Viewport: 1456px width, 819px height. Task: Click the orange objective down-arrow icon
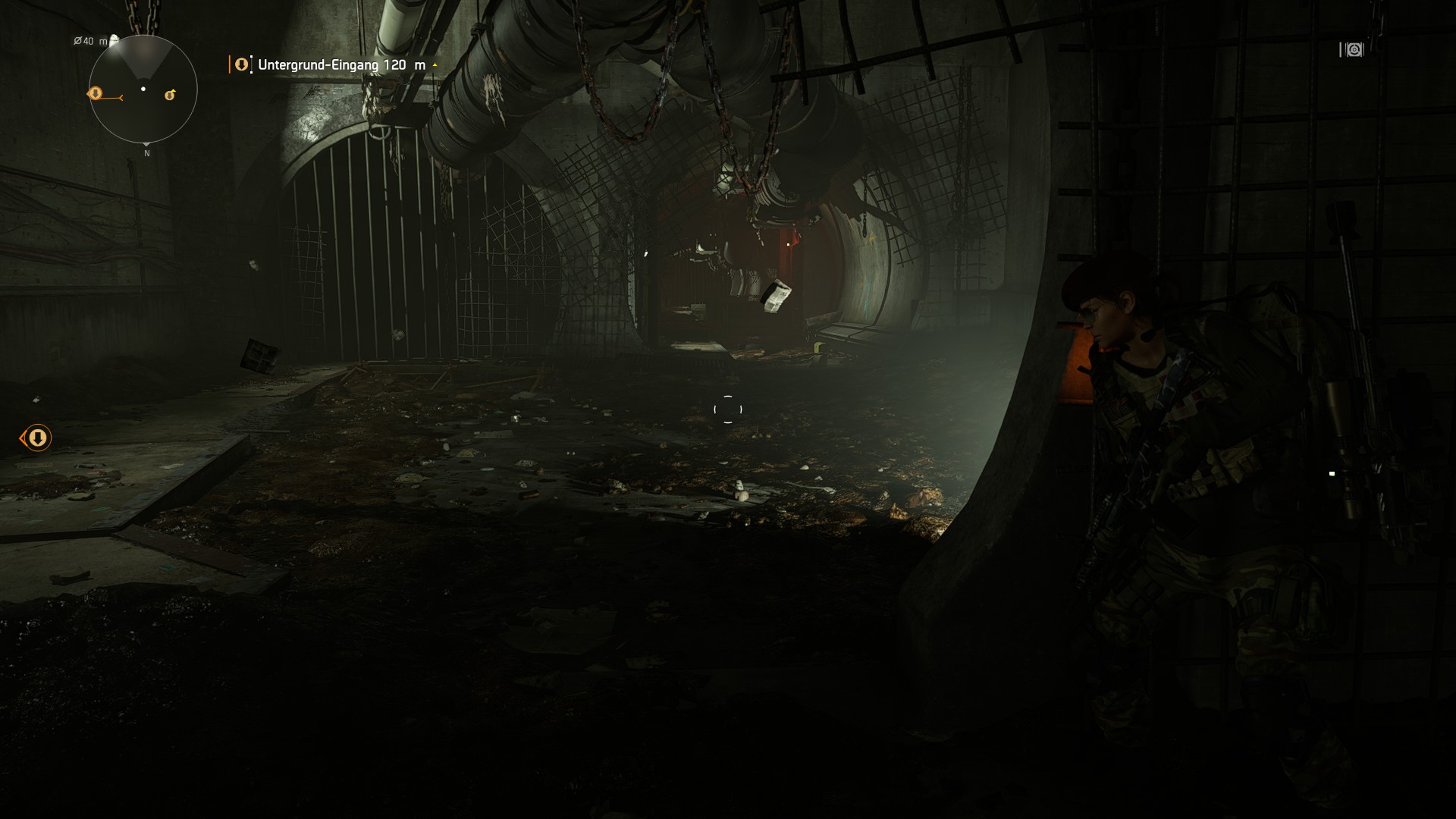pos(240,64)
